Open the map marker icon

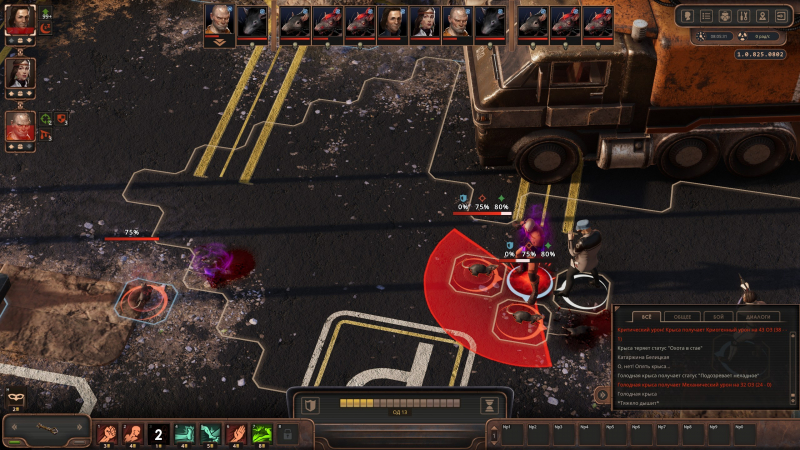(761, 15)
